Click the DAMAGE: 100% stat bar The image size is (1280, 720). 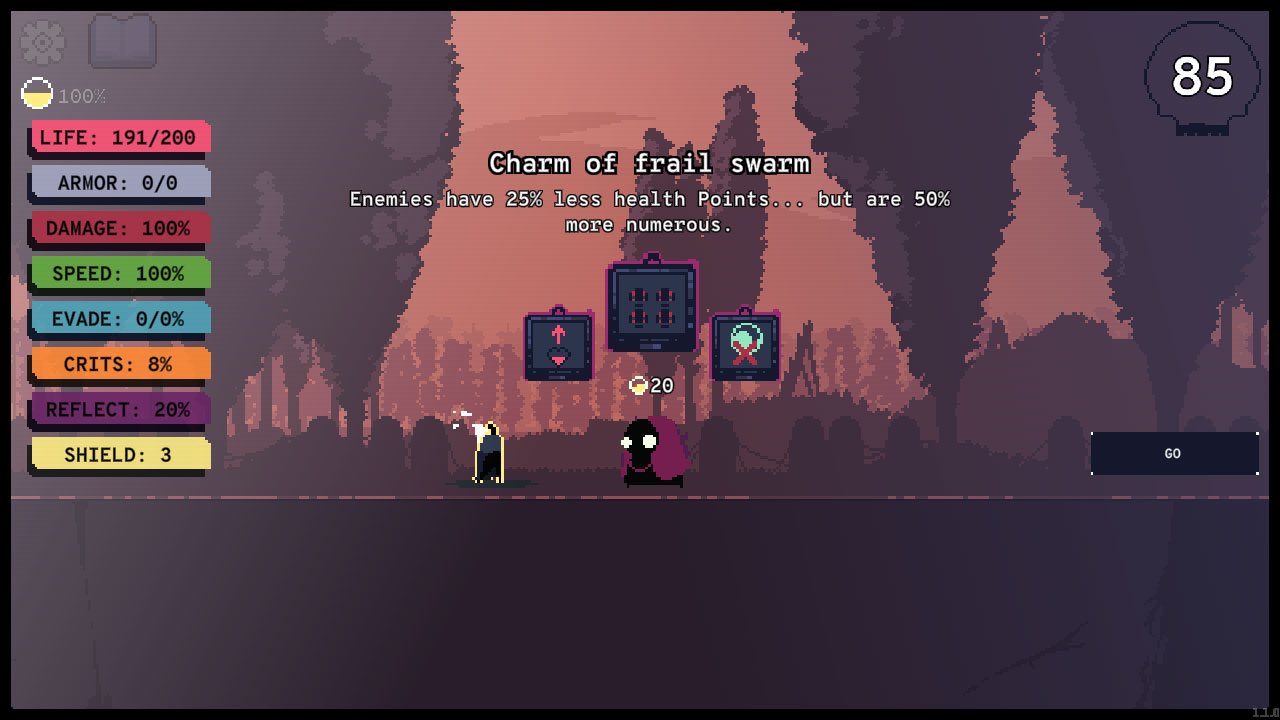point(118,228)
